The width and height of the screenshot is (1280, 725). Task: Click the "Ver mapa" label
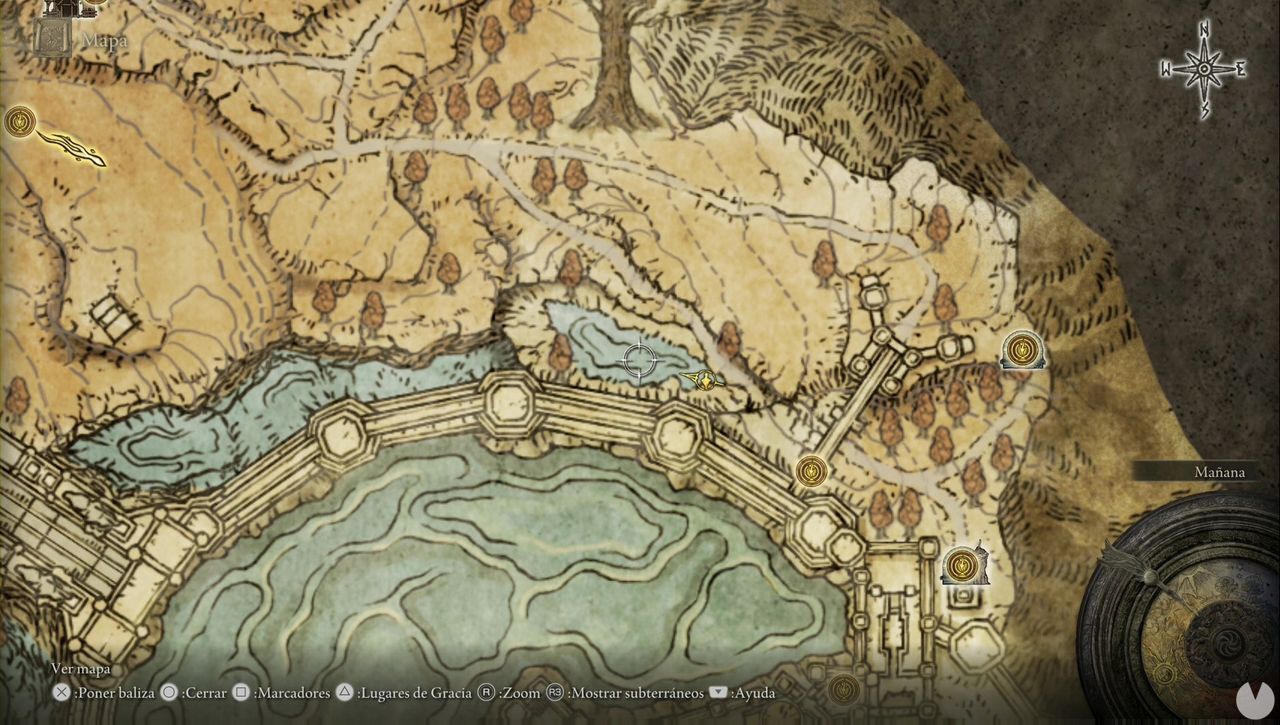click(x=80, y=668)
